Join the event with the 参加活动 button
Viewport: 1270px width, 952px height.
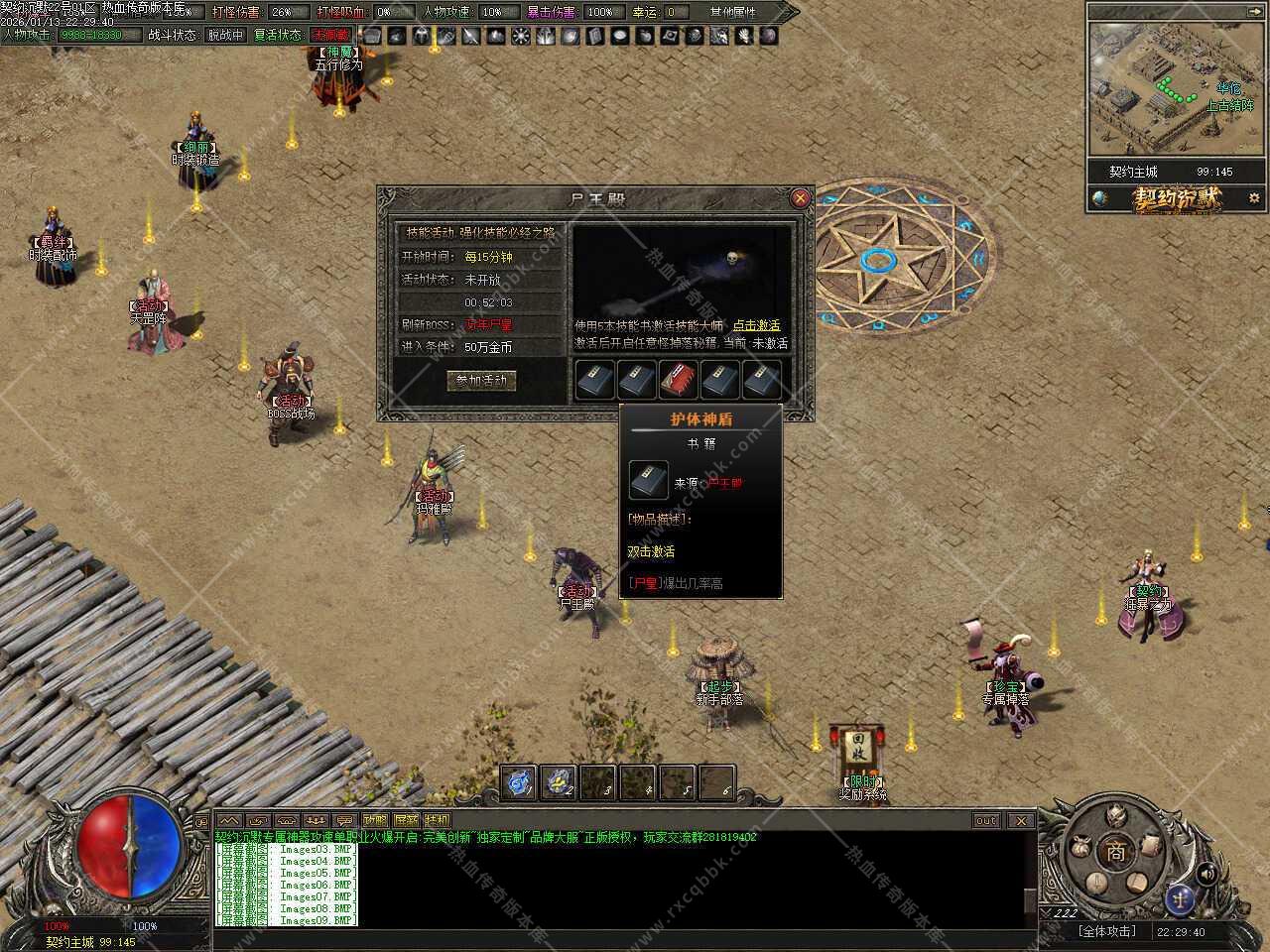(481, 381)
